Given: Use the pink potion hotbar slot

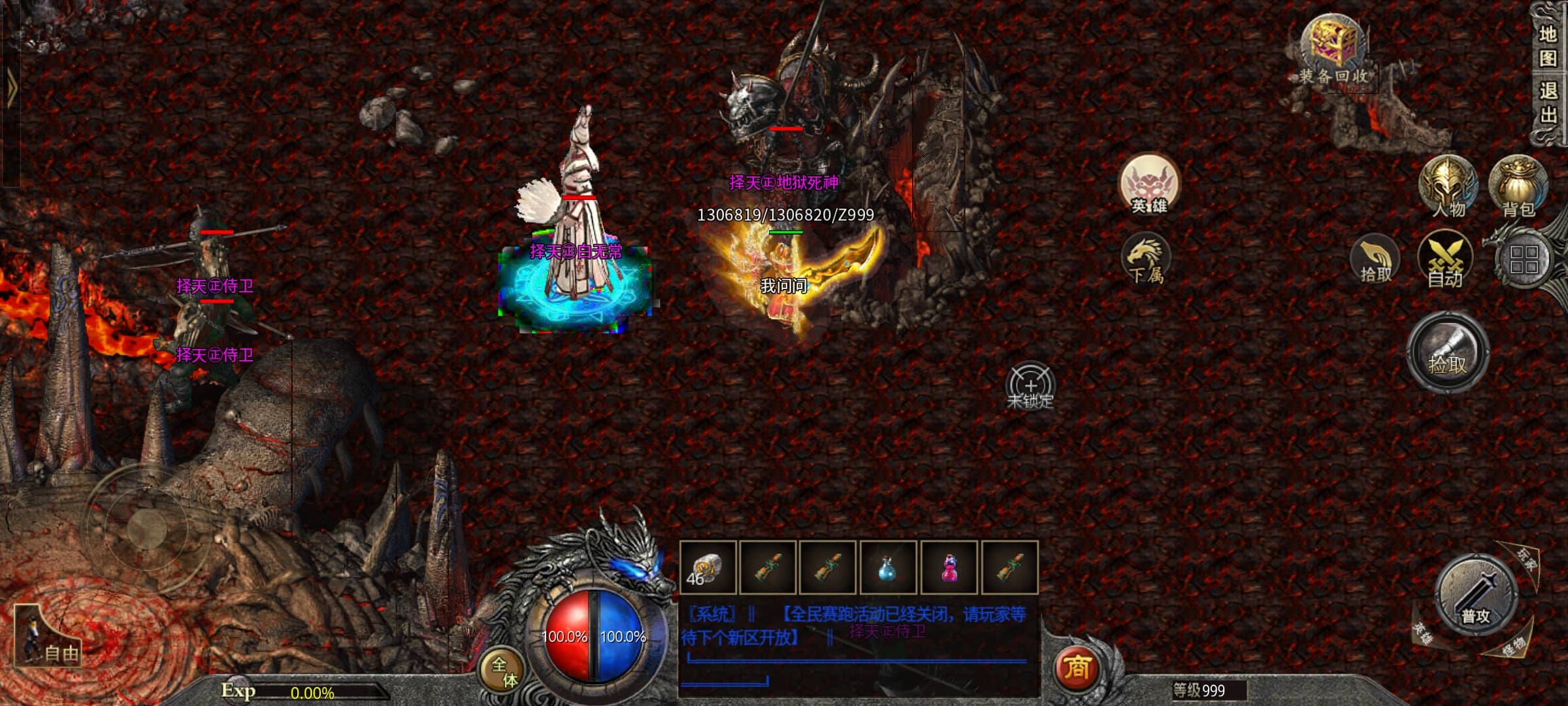Looking at the screenshot, I should 948,567.
